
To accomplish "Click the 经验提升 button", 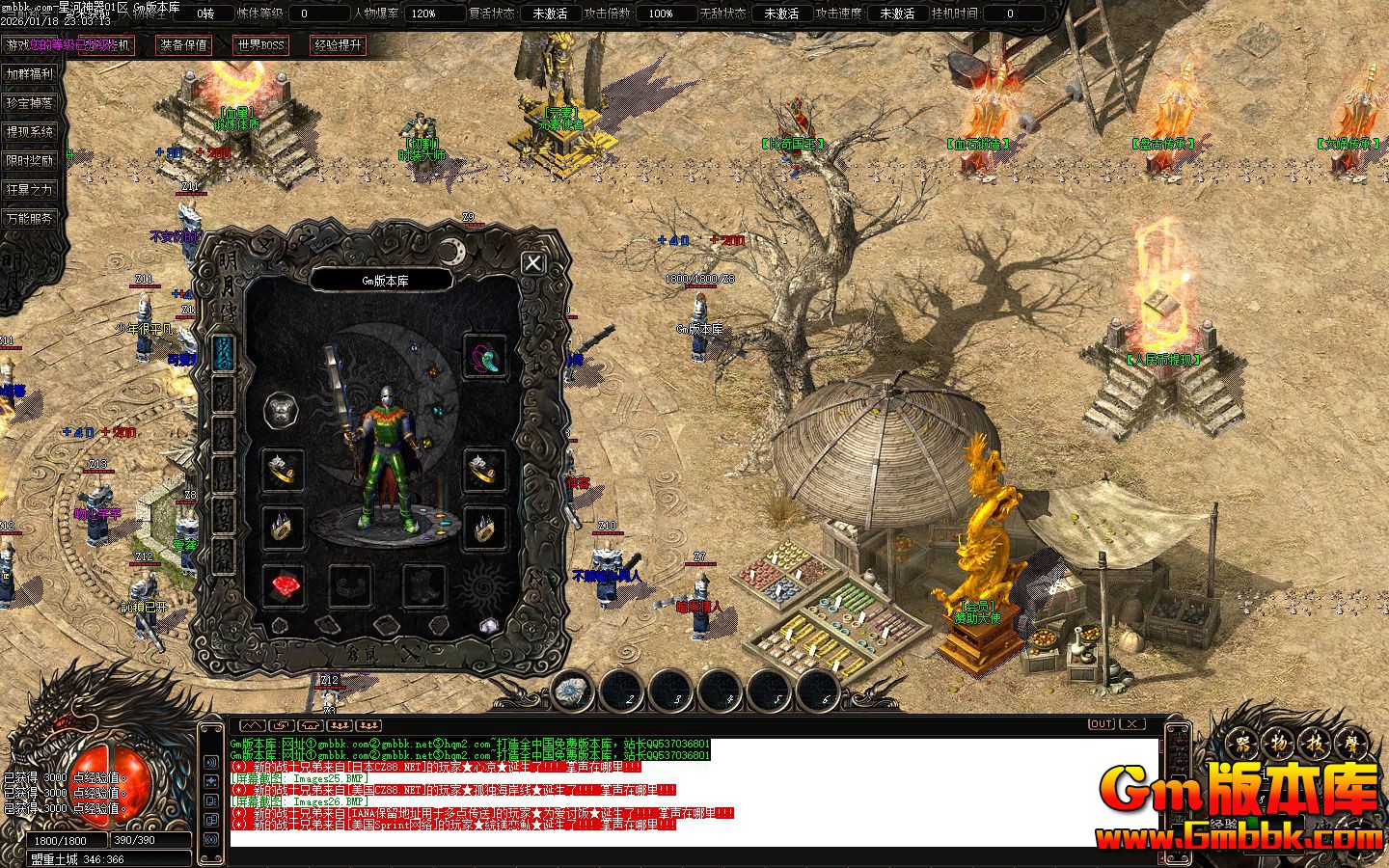I will click(x=338, y=45).
